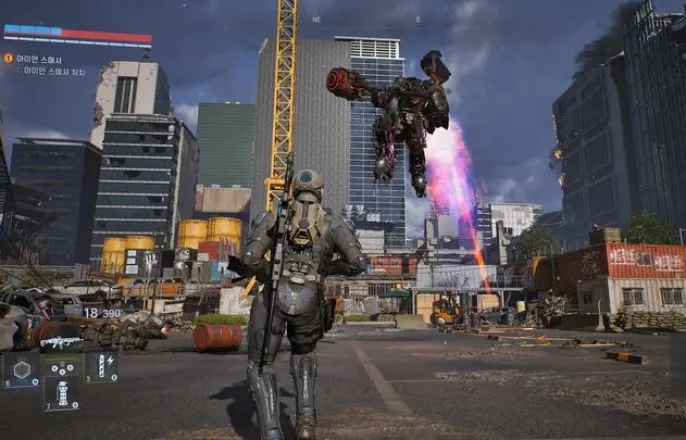Open the orange exclamation quest tracker
The image size is (686, 440).
pyautogui.click(x=8, y=58)
